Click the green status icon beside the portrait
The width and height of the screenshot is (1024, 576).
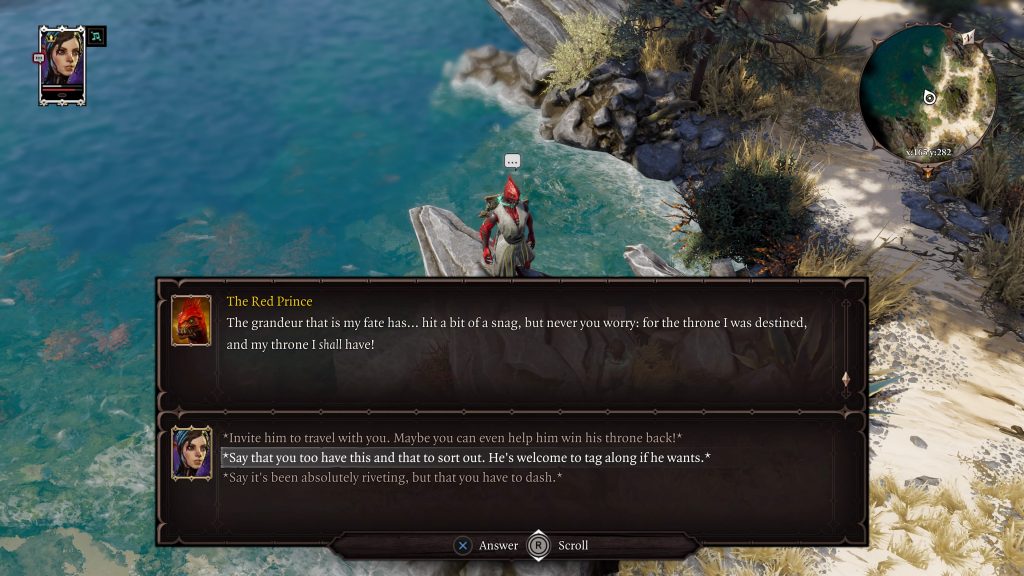96,37
